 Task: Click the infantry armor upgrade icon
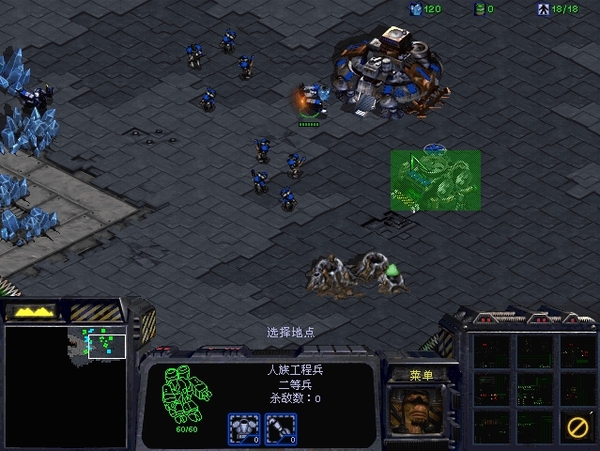[x=243, y=427]
